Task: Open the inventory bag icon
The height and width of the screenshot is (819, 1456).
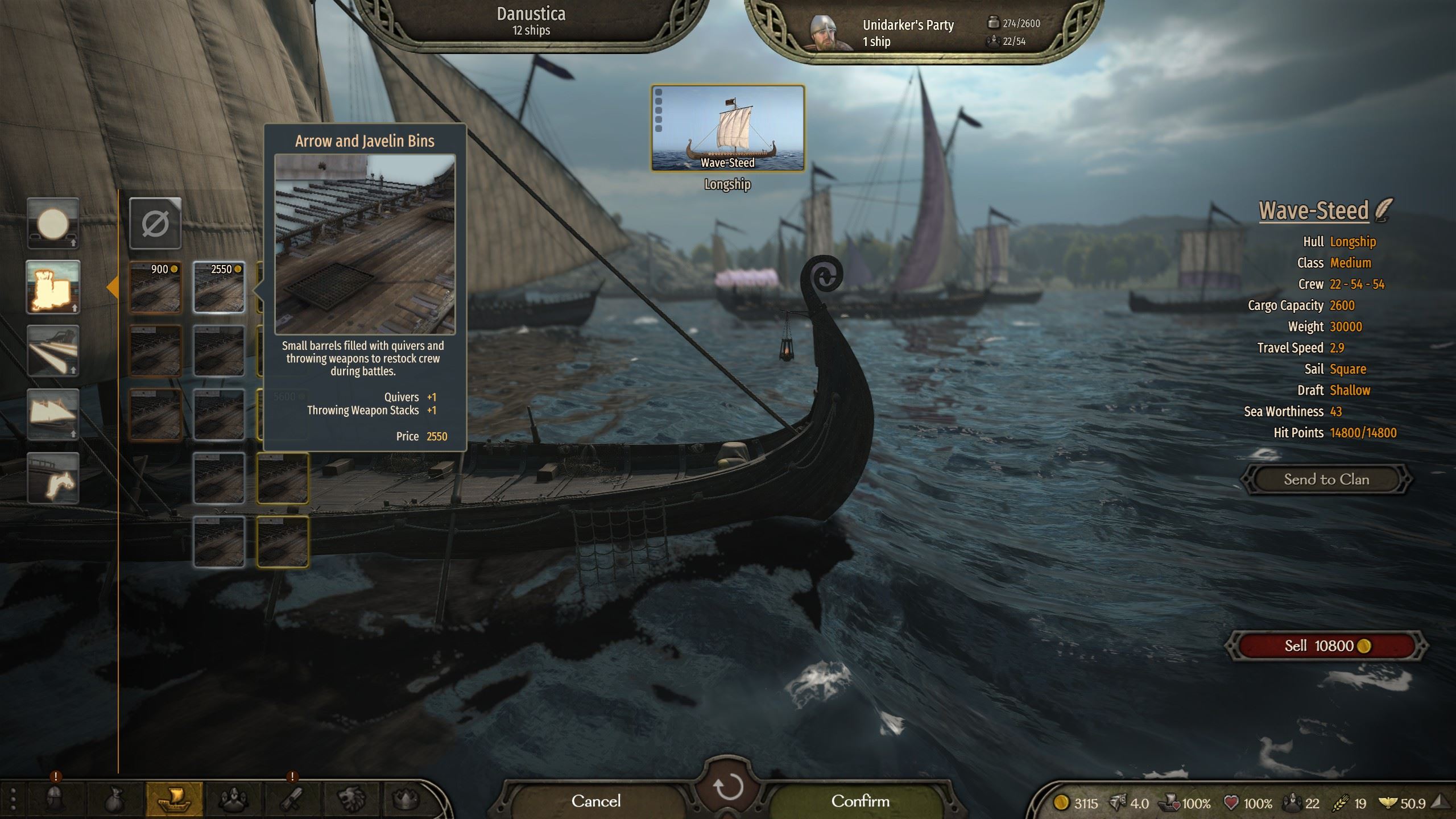Action: (x=114, y=800)
